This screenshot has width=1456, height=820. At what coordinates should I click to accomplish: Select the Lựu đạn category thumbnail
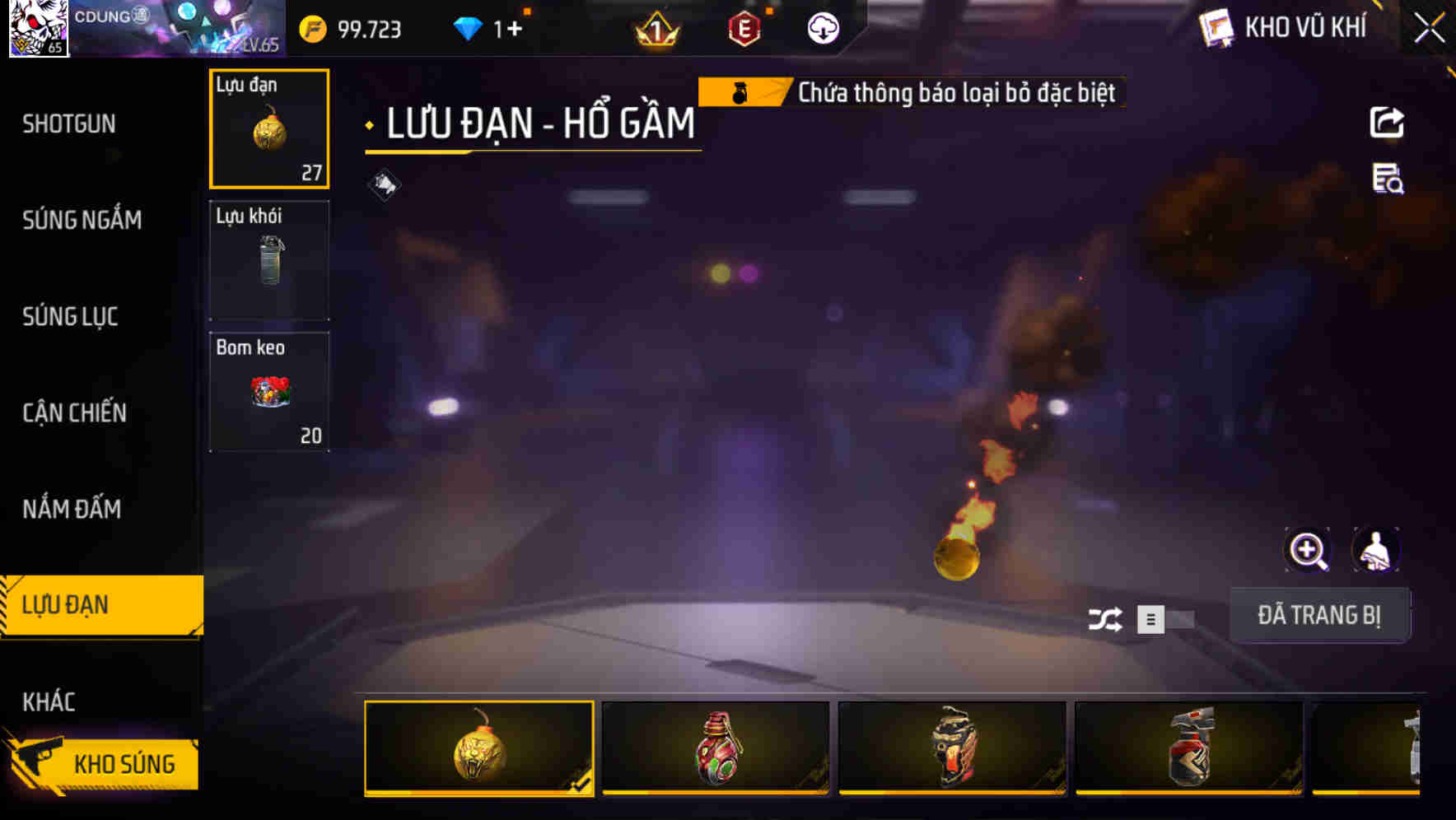[x=269, y=129]
